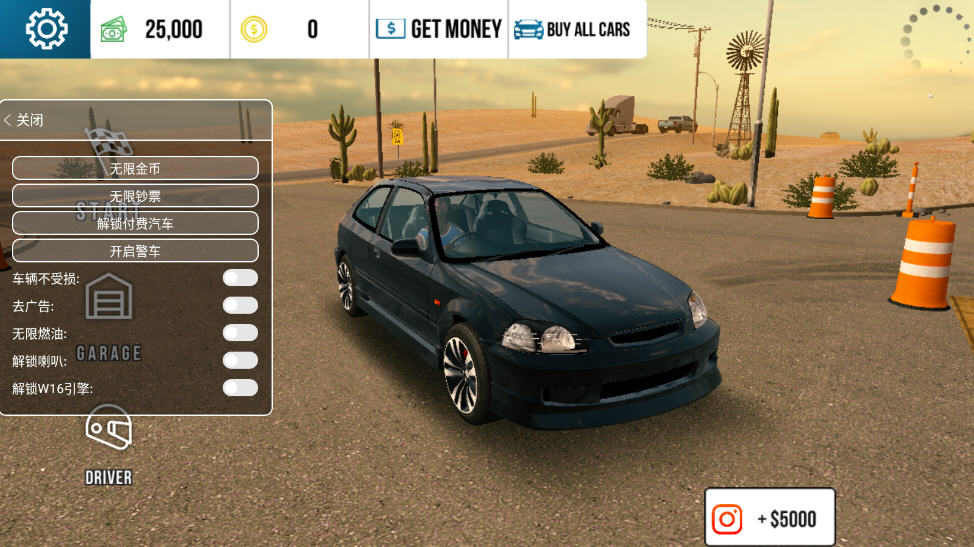Viewport: 974px width, 547px height.
Task: Click the gold coin balance icon
Action: point(254,30)
